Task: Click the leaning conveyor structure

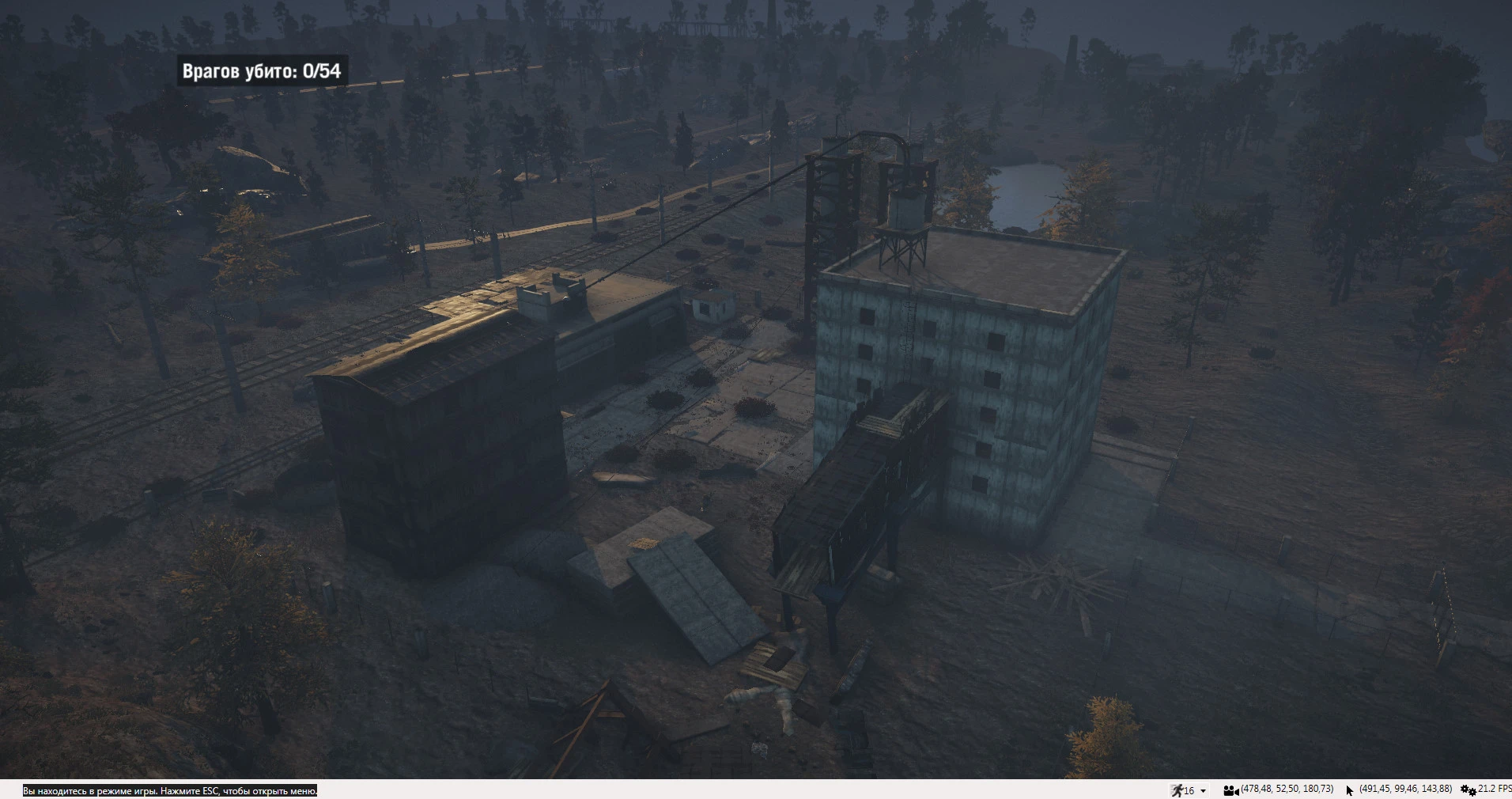Action: tap(854, 490)
